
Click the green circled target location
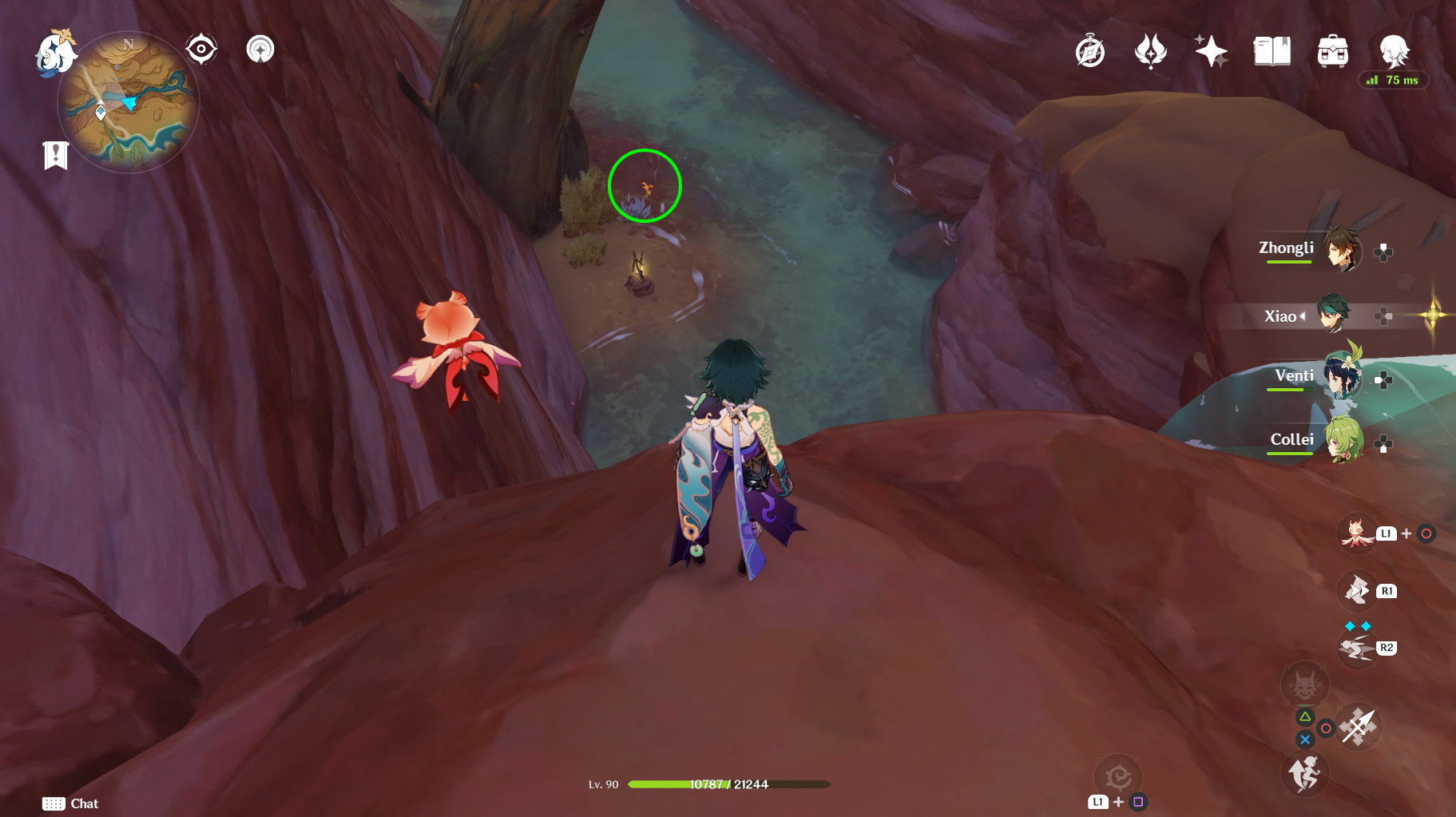pyautogui.click(x=645, y=184)
